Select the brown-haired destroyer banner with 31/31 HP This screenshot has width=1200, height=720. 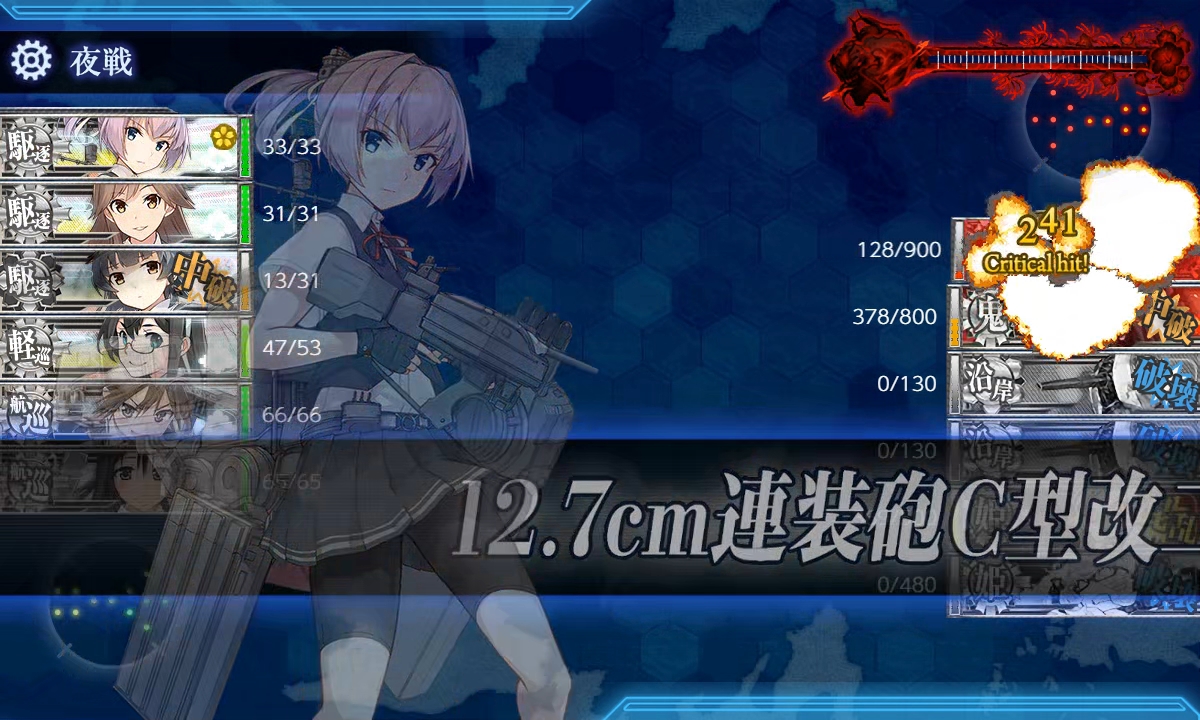120,213
